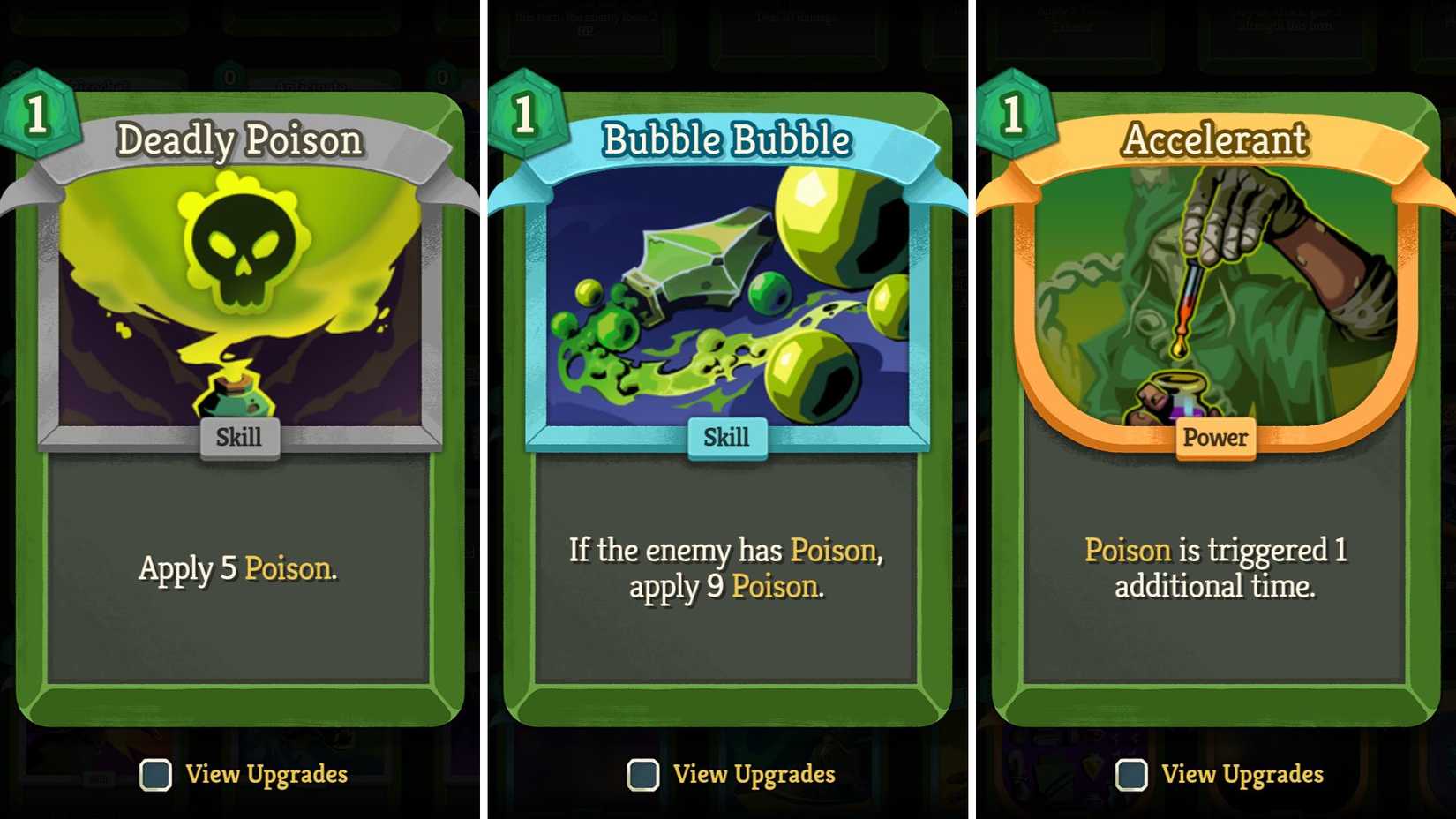Click the Power type label on Accelerant
The image size is (1456, 819).
pyautogui.click(x=1215, y=437)
